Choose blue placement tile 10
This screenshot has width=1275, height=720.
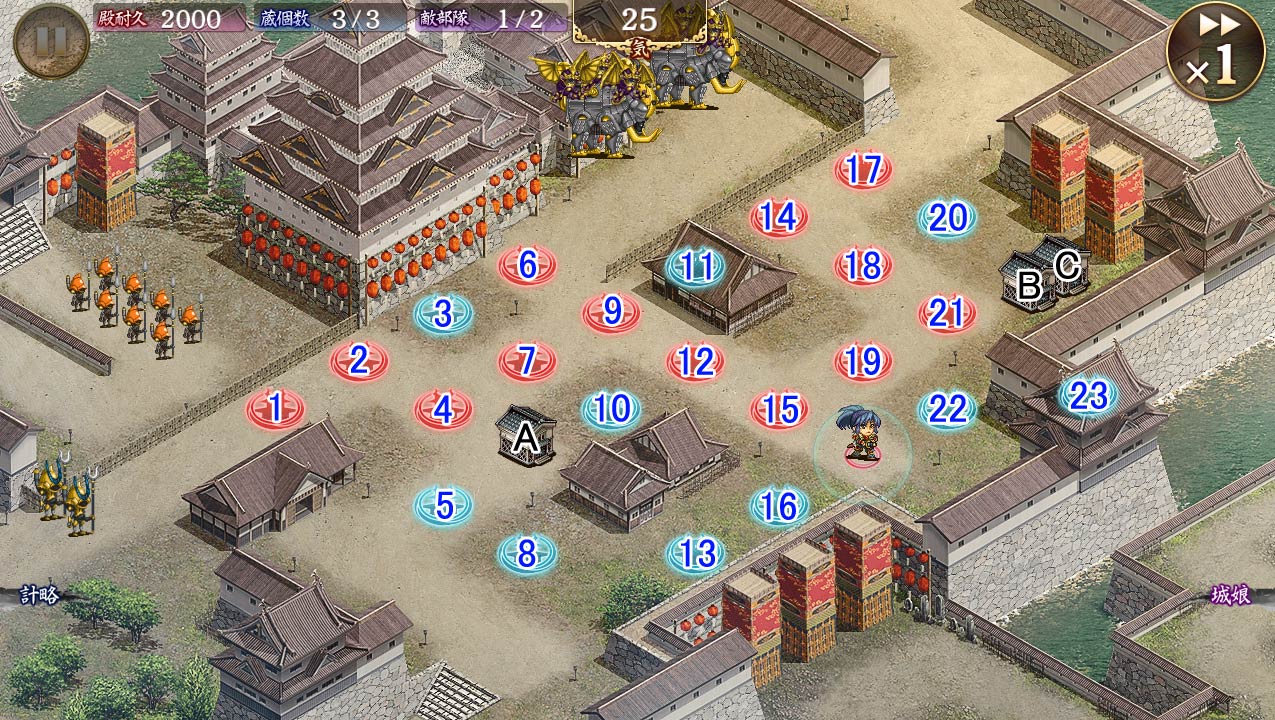click(x=611, y=409)
